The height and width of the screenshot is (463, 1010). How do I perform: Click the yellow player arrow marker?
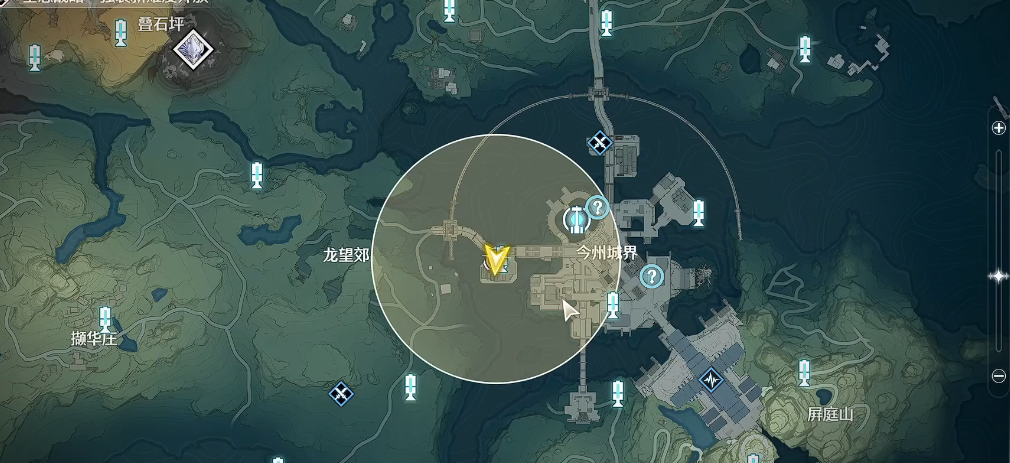click(x=495, y=260)
